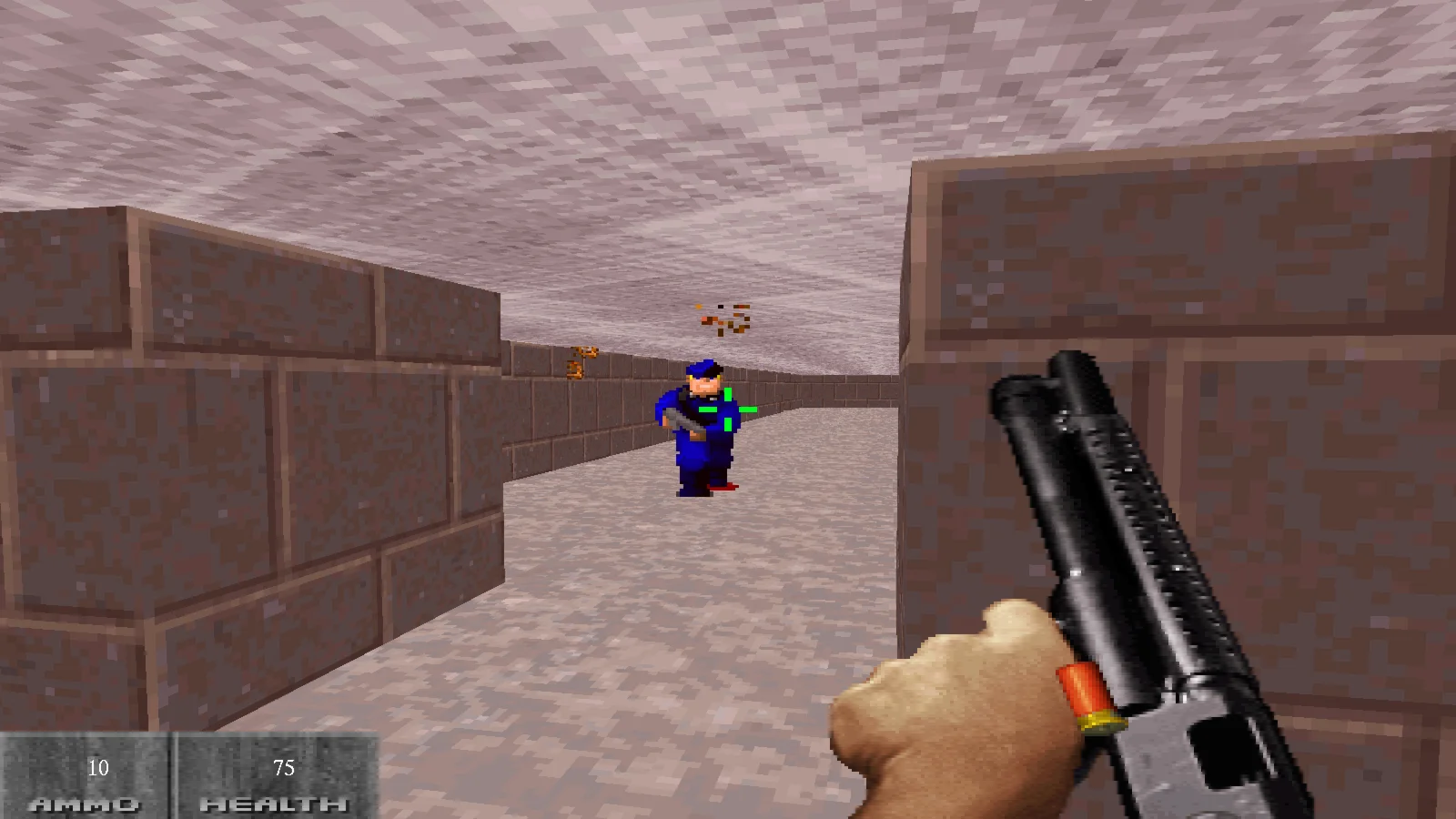Click the HEALTH counter showing 75
1456x819 pixels.
(282, 769)
